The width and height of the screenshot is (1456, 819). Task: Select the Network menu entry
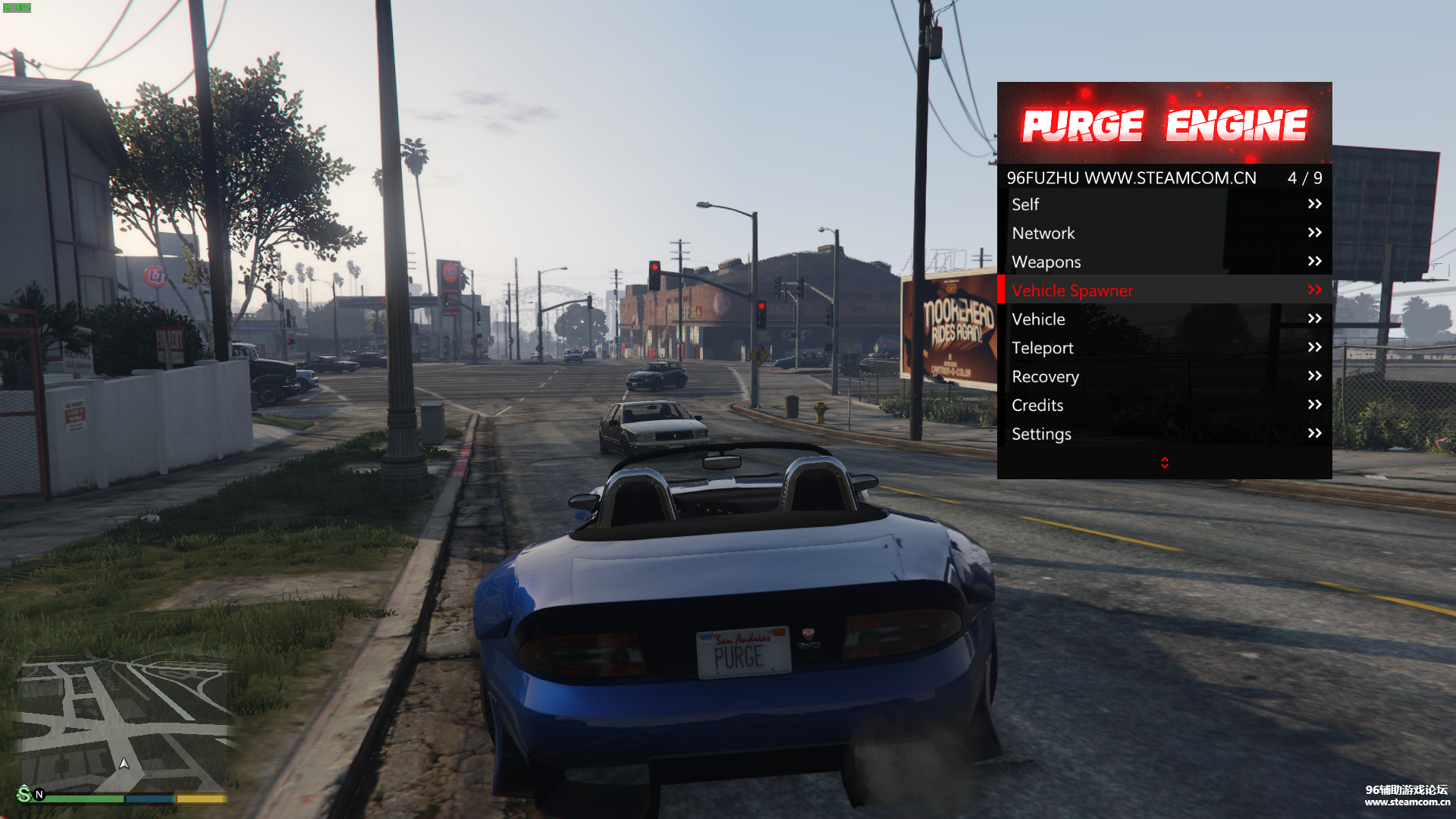point(1164,233)
